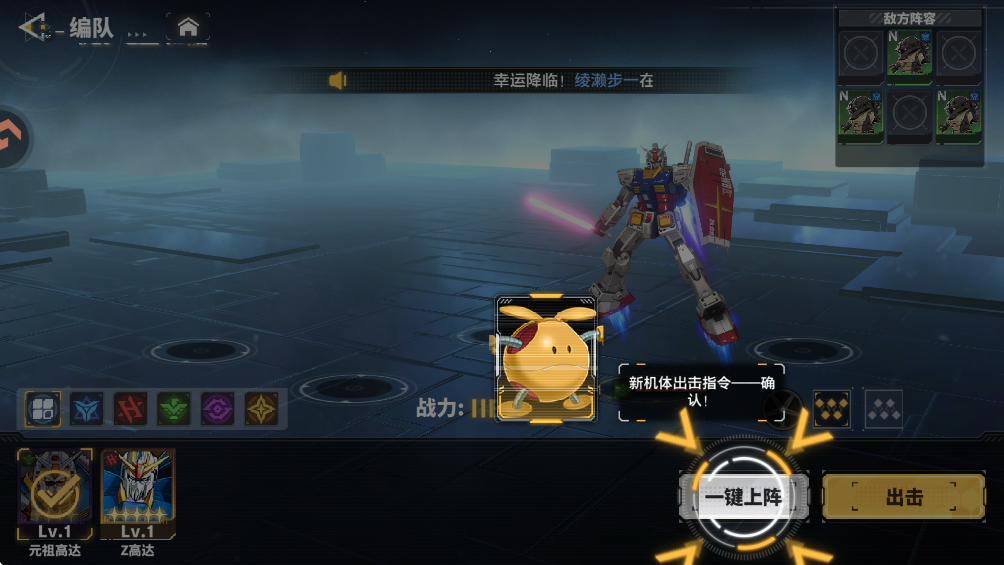Filter units by the green type icon
The image size is (1004, 565).
[x=174, y=408]
